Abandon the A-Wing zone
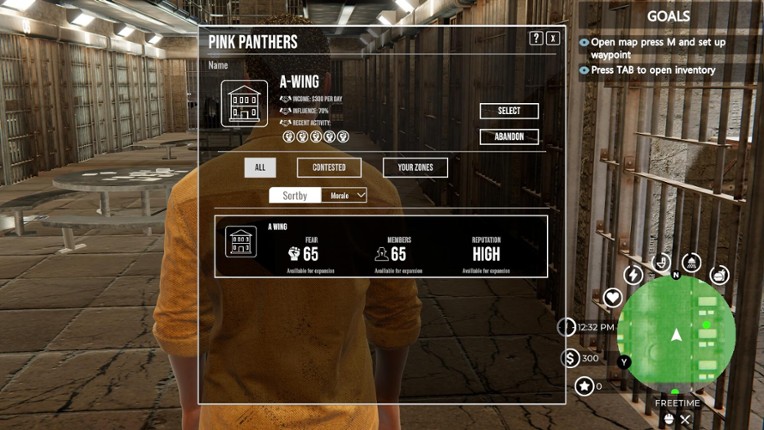The height and width of the screenshot is (430, 764). [509, 137]
